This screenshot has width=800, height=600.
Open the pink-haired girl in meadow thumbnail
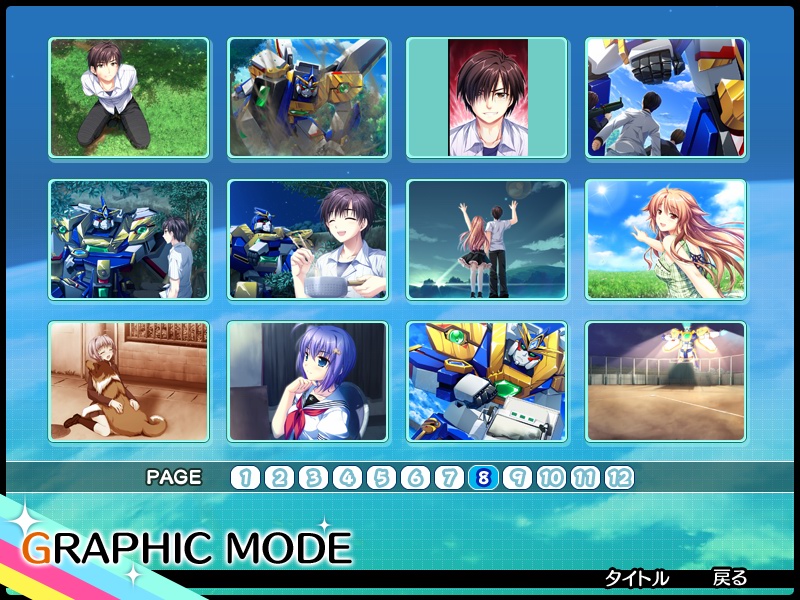[x=665, y=240]
